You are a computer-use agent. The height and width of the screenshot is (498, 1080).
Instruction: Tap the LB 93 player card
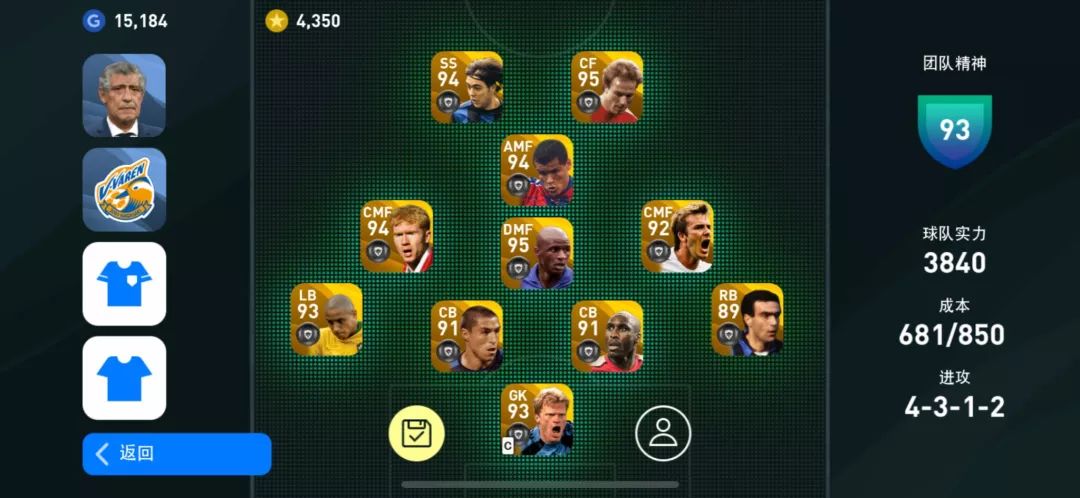[327, 320]
